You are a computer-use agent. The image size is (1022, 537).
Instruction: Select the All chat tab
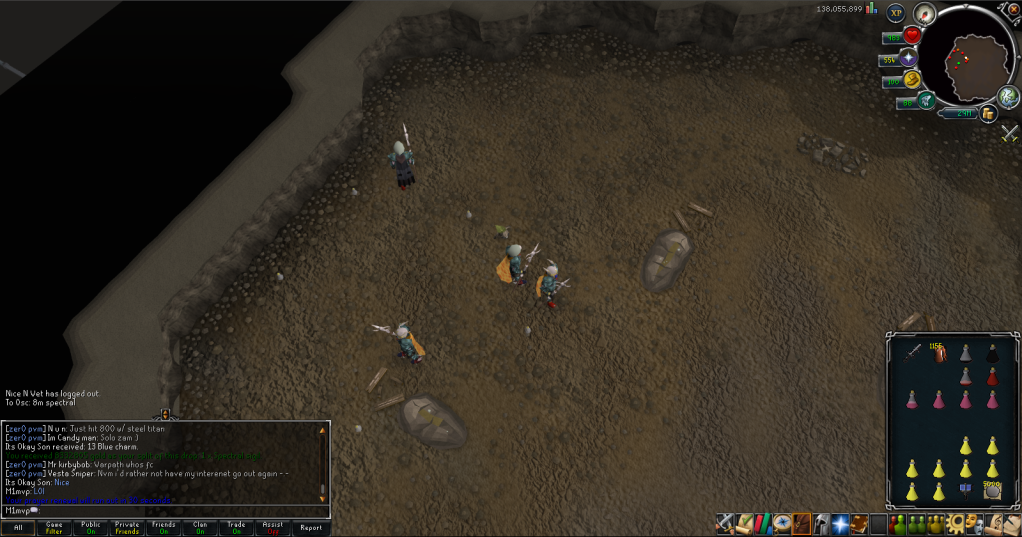pos(18,527)
